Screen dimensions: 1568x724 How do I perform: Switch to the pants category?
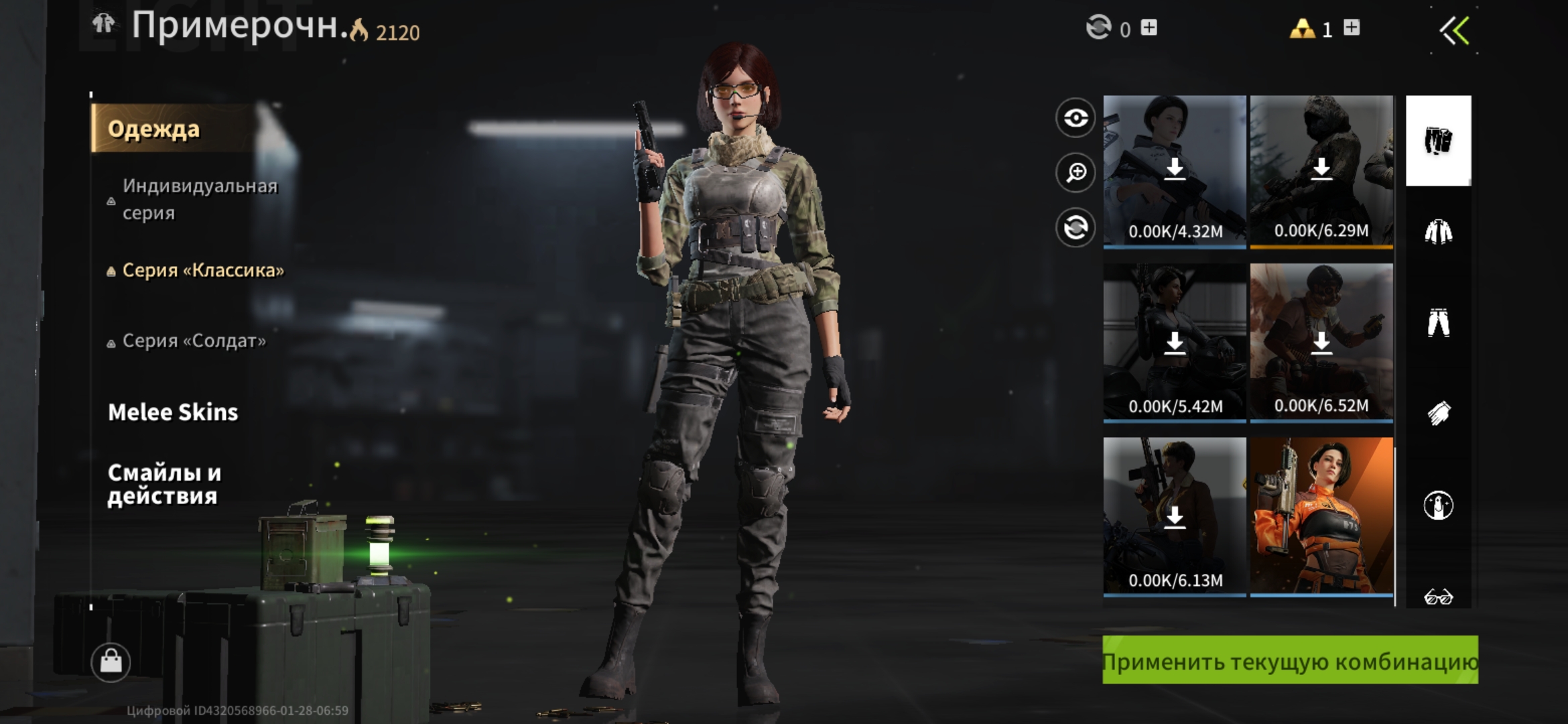tap(1438, 322)
